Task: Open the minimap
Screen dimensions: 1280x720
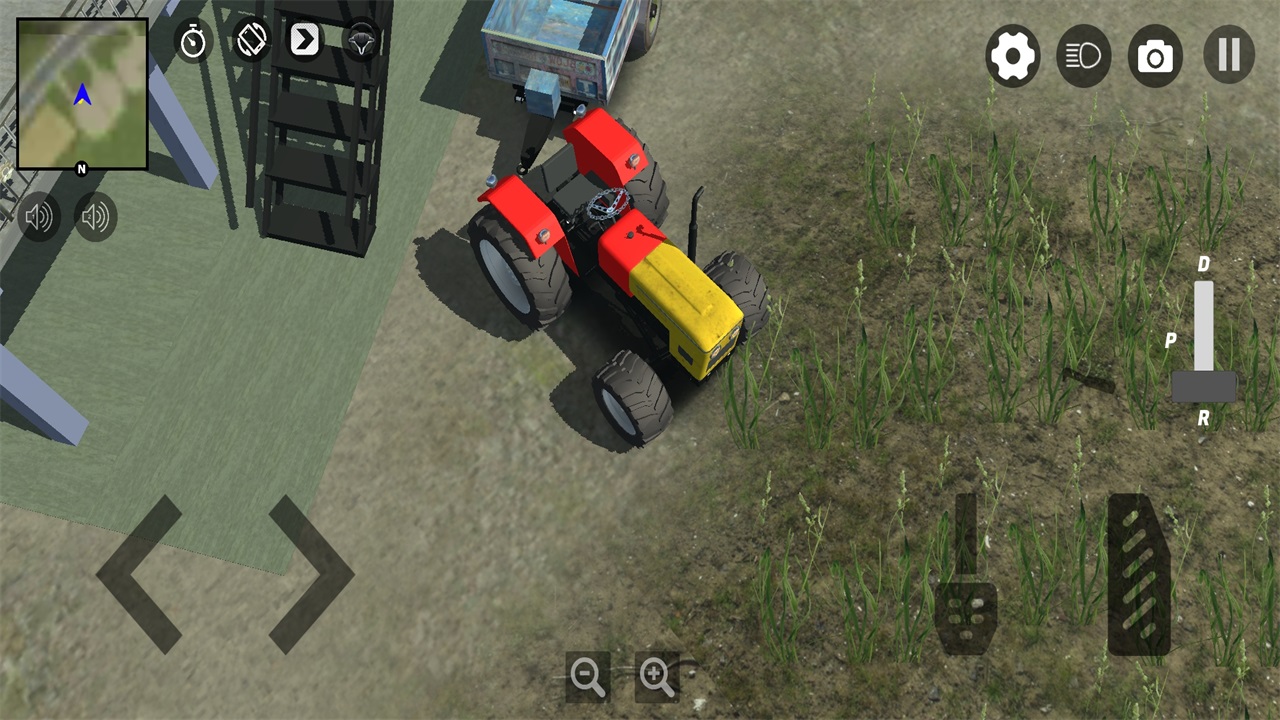Action: click(x=82, y=94)
